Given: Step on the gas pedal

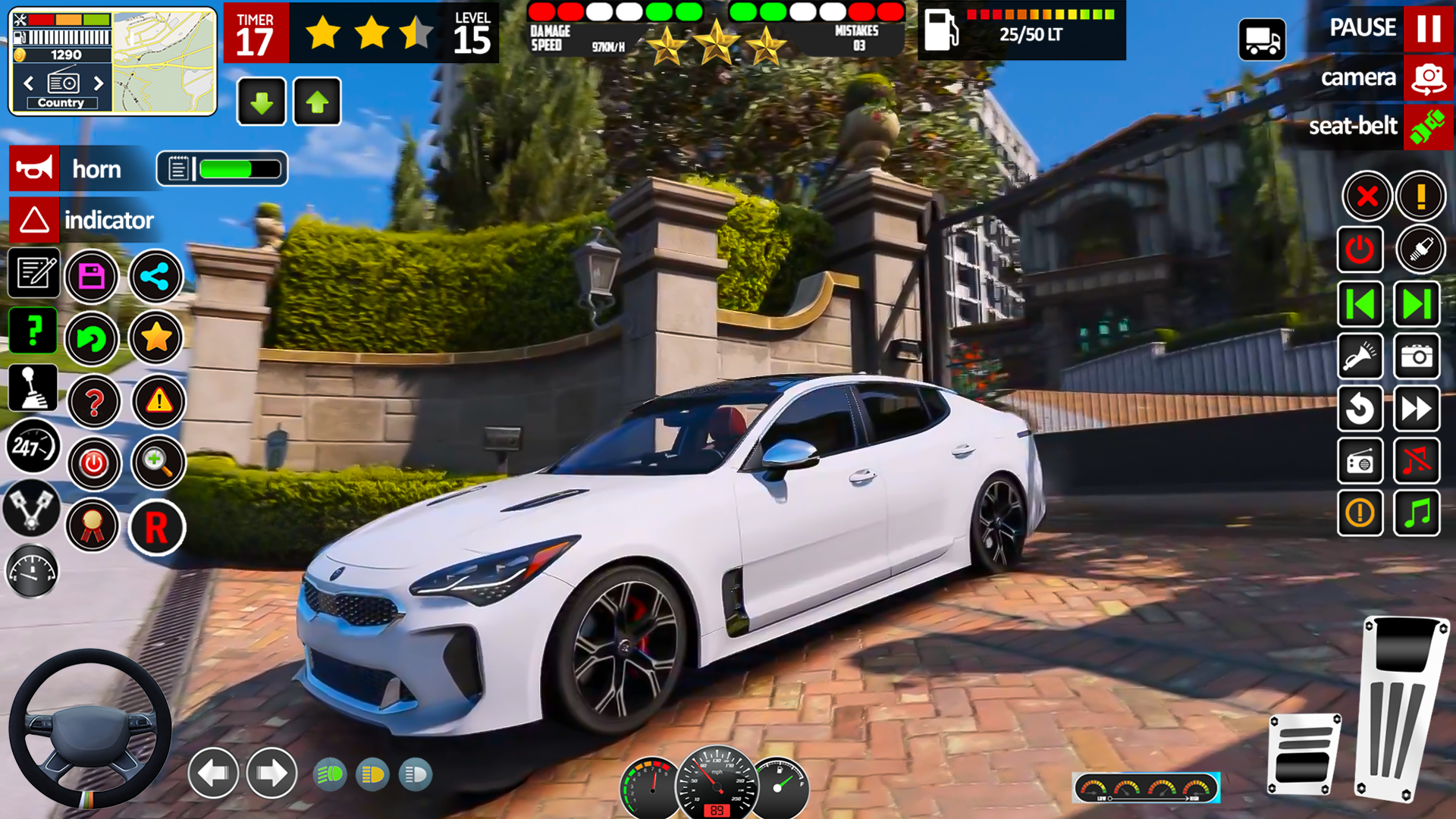Looking at the screenshot, I should point(1399,709).
